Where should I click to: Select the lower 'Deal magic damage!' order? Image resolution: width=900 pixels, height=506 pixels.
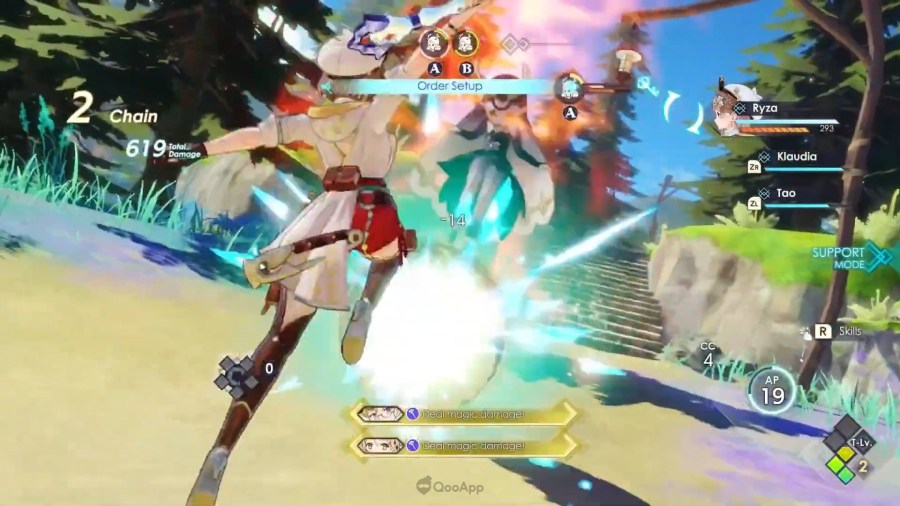(x=463, y=445)
